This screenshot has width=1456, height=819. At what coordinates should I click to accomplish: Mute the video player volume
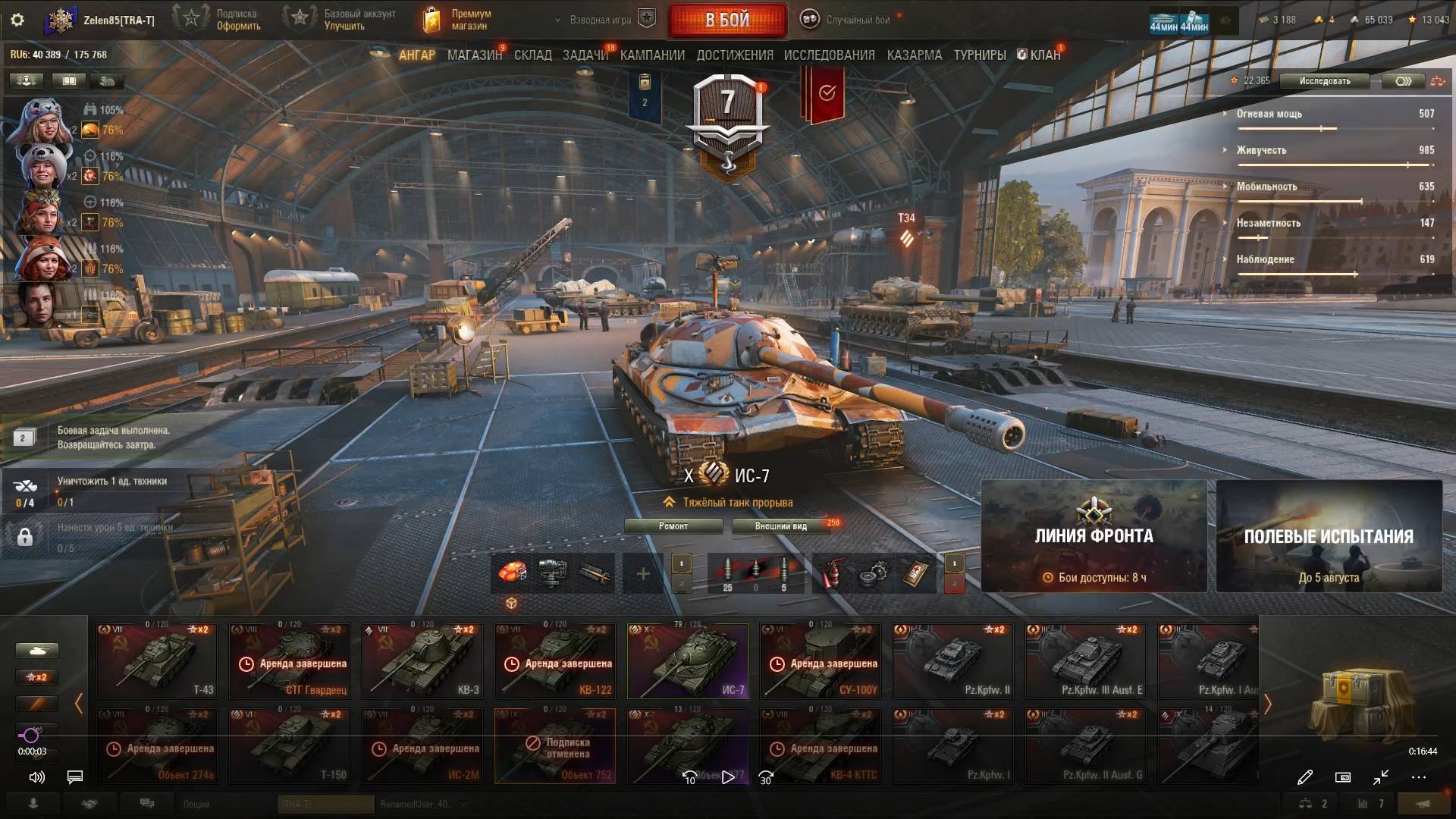(36, 777)
